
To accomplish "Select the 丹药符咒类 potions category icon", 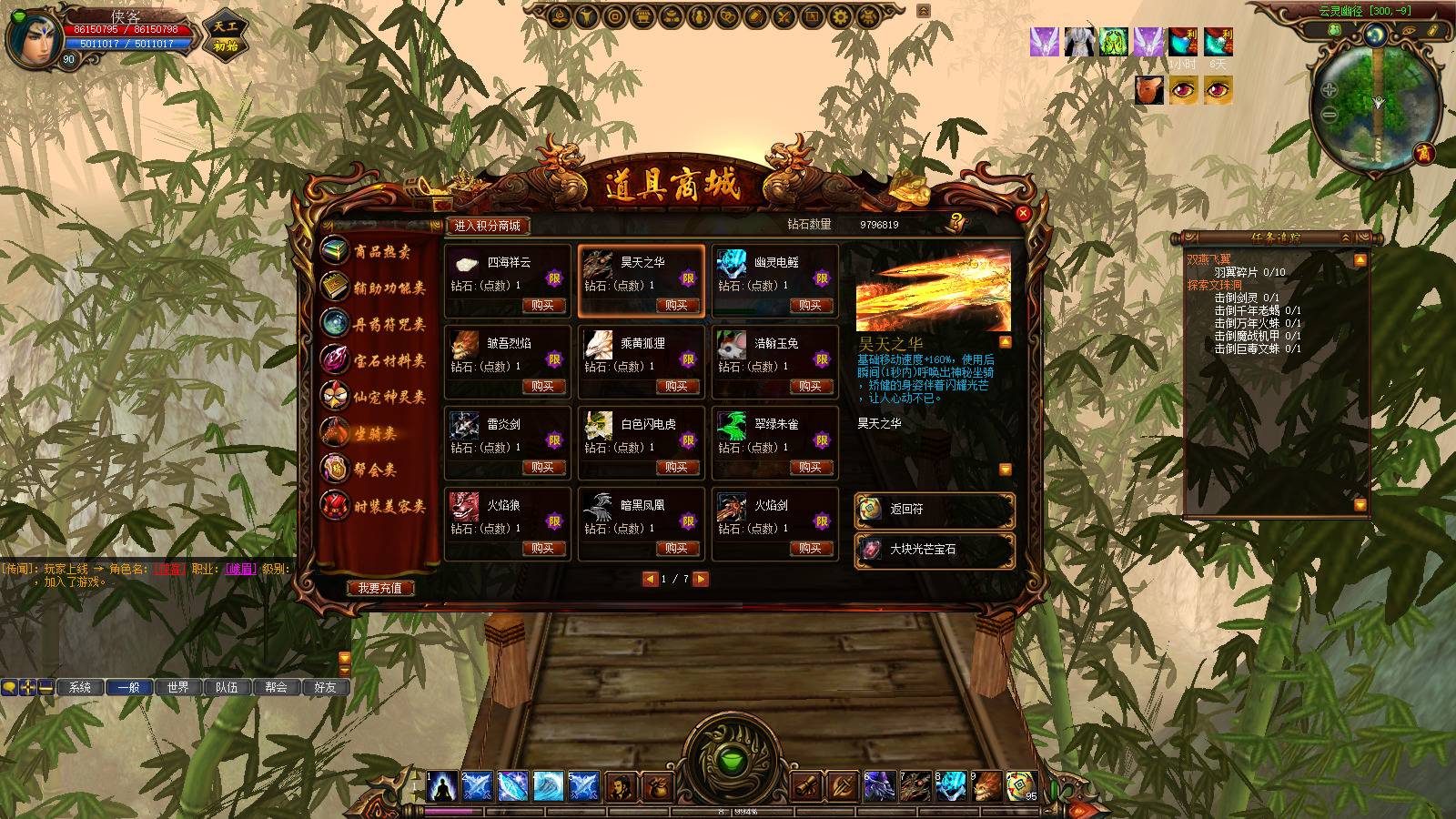I will (x=335, y=320).
